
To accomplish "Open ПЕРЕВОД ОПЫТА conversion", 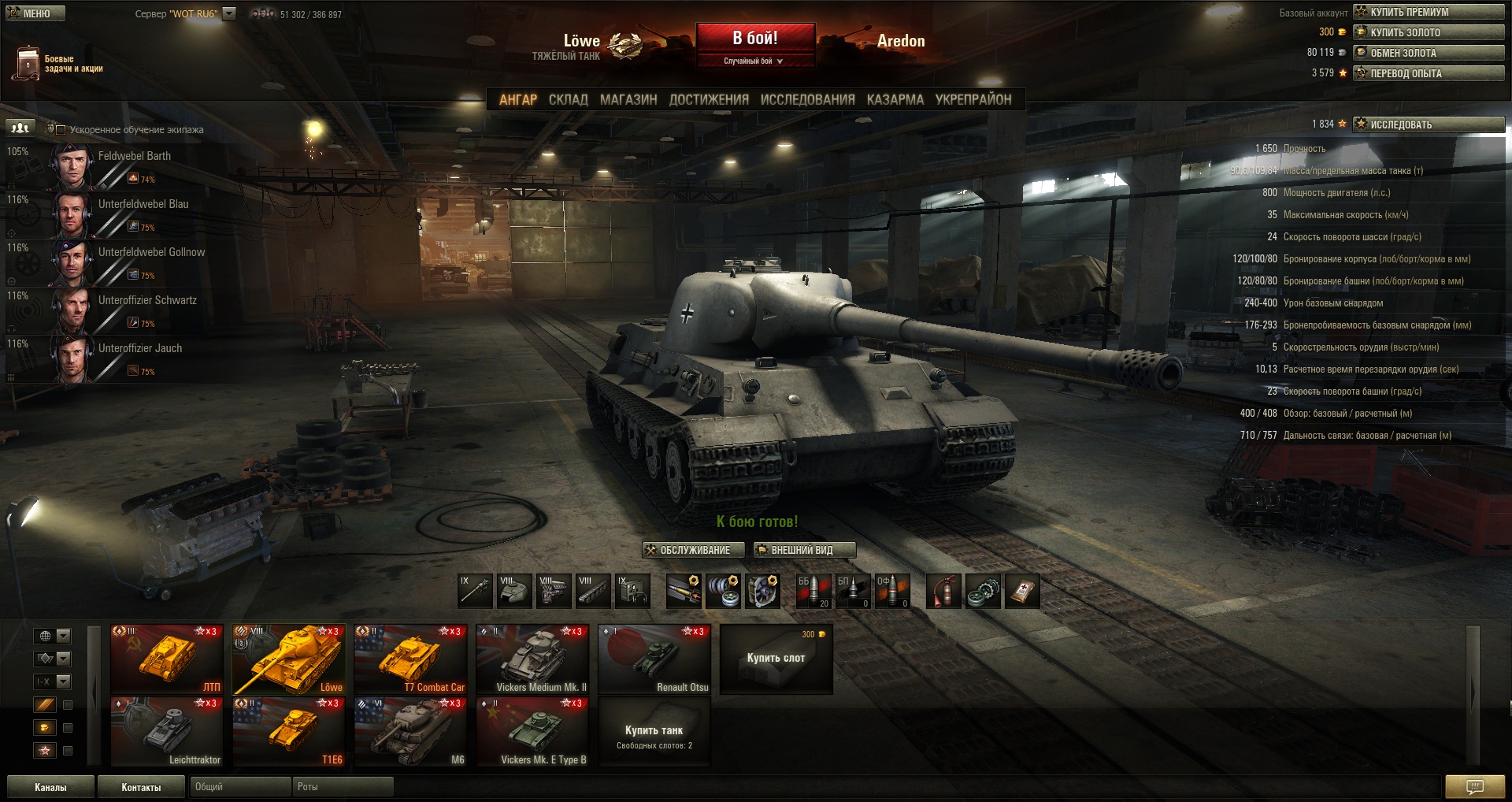I will (x=1429, y=73).
